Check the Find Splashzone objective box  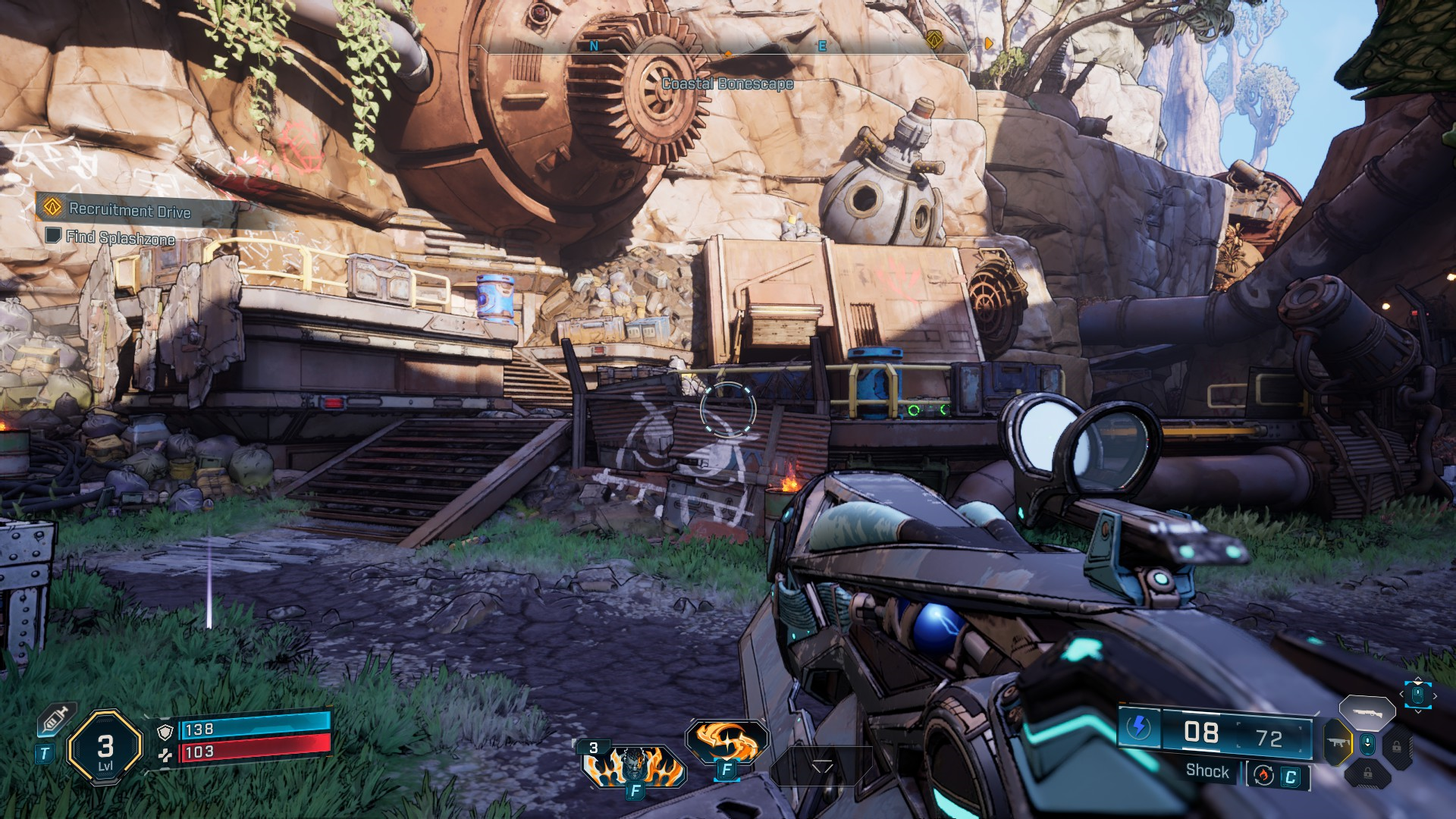52,237
